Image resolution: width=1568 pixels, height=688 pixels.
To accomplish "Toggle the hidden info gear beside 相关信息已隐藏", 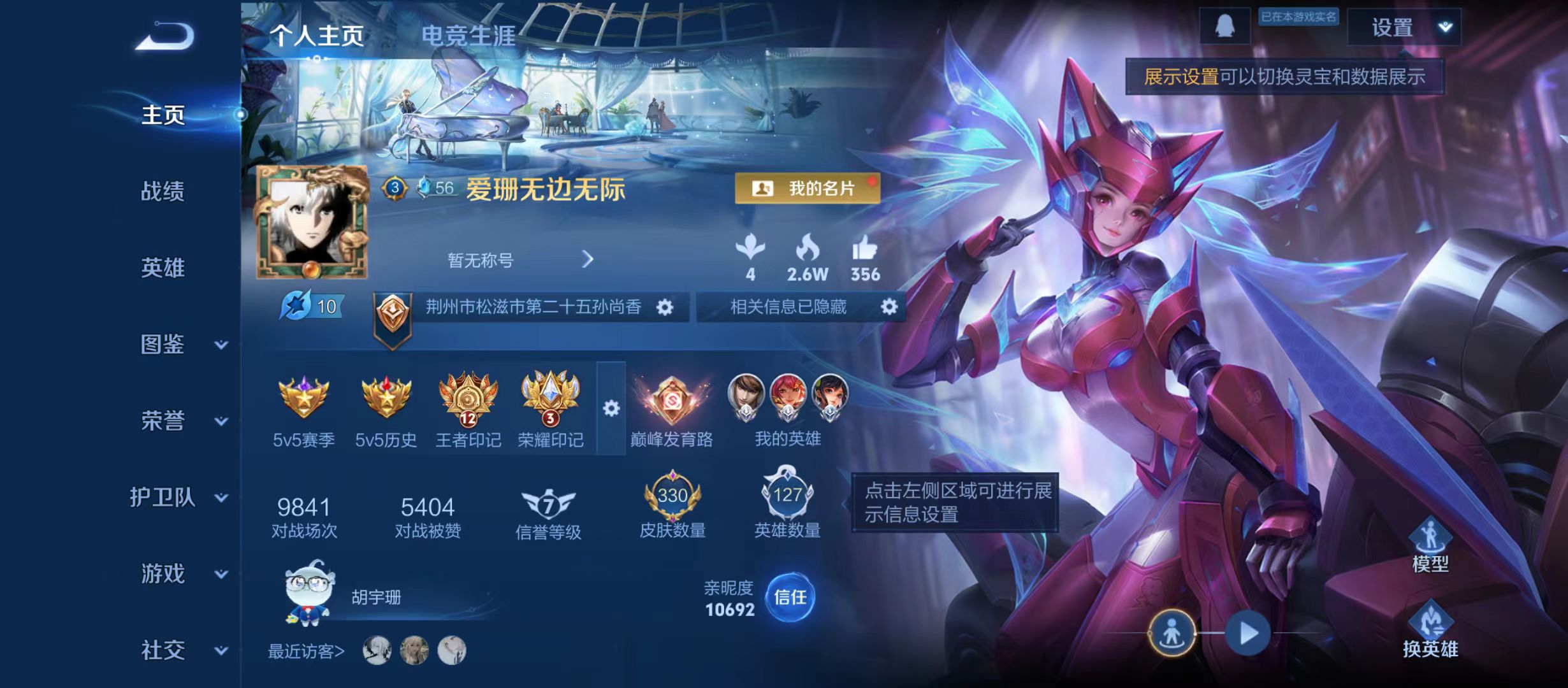I will pos(890,306).
